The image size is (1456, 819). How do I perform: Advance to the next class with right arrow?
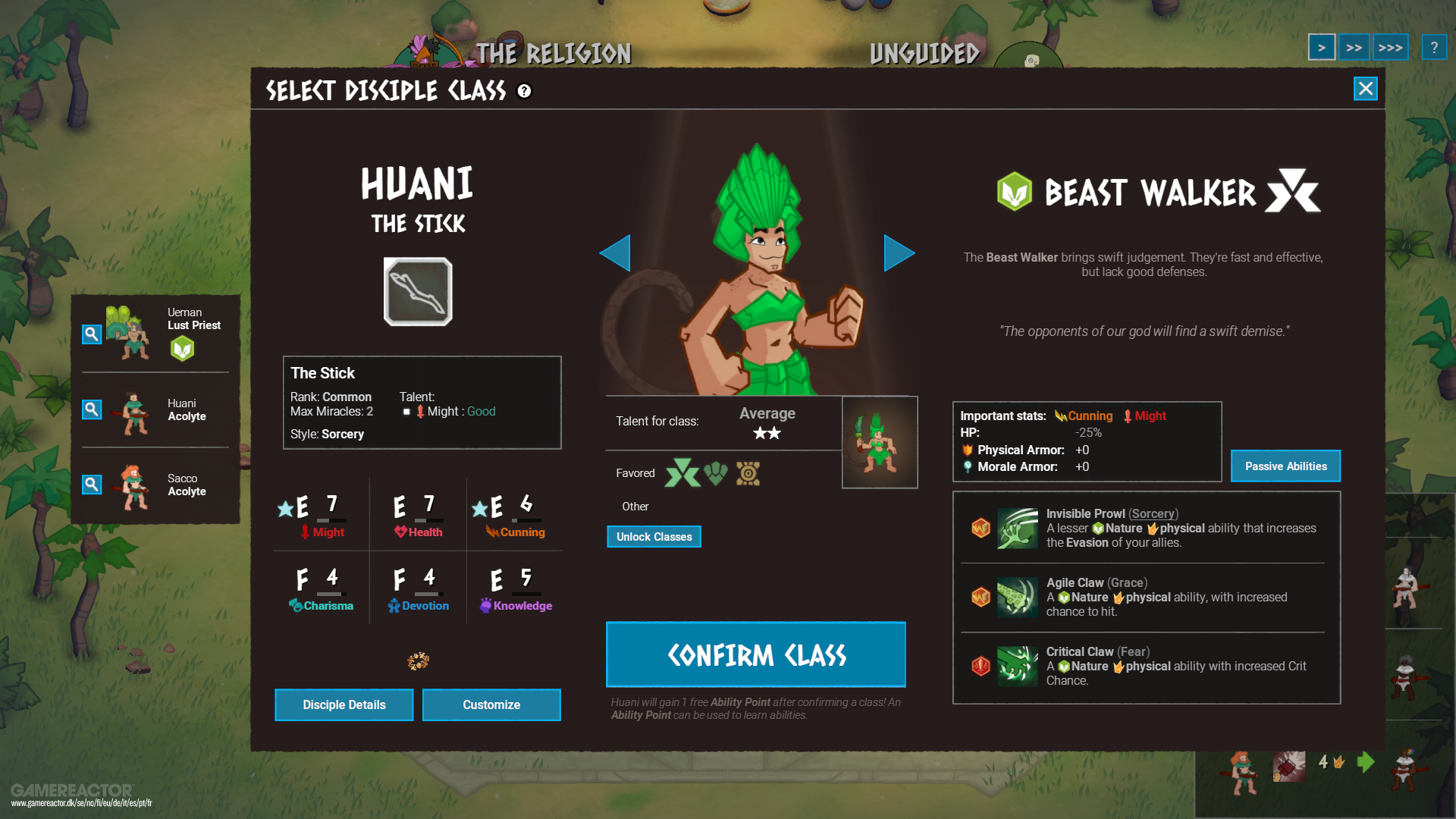[899, 253]
